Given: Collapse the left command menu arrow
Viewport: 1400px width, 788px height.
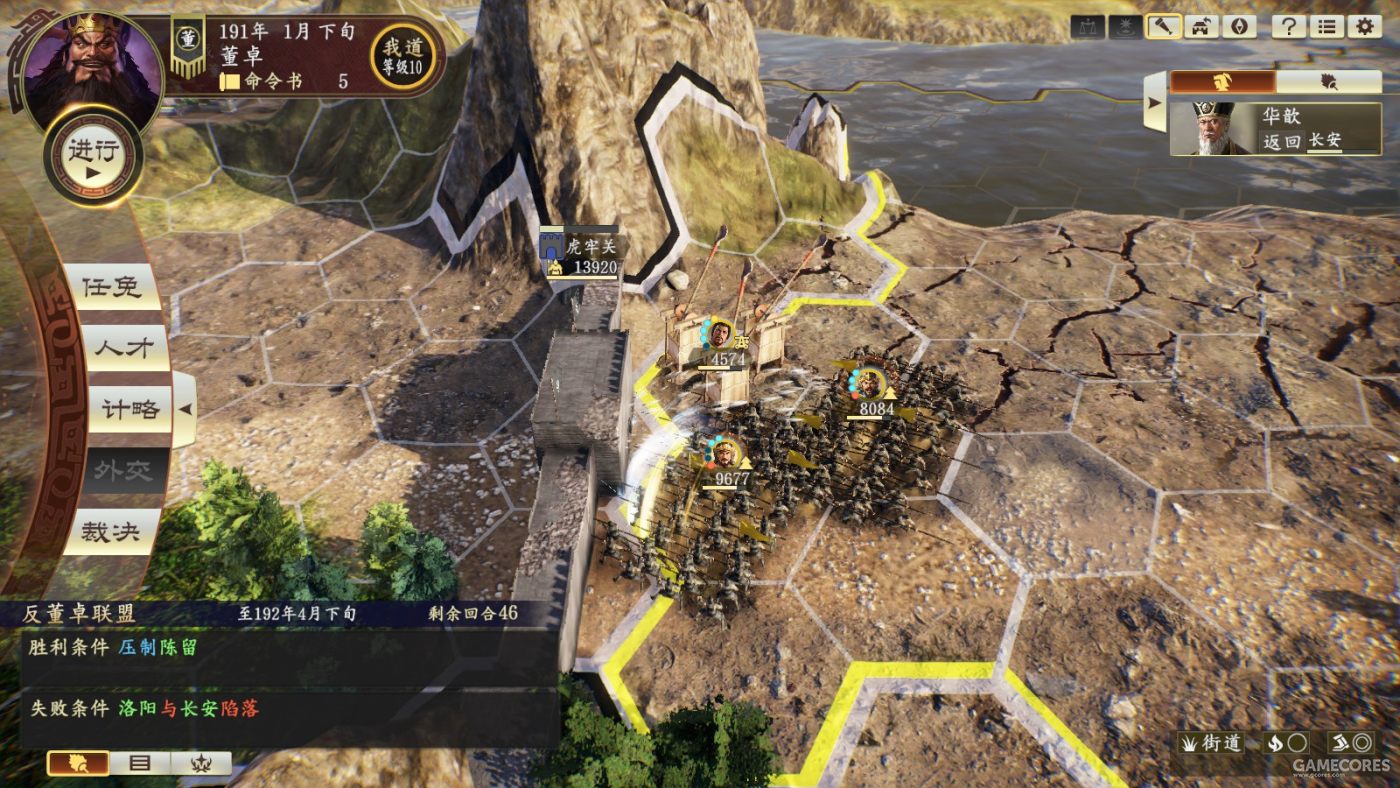Looking at the screenshot, I should pyautogui.click(x=185, y=409).
